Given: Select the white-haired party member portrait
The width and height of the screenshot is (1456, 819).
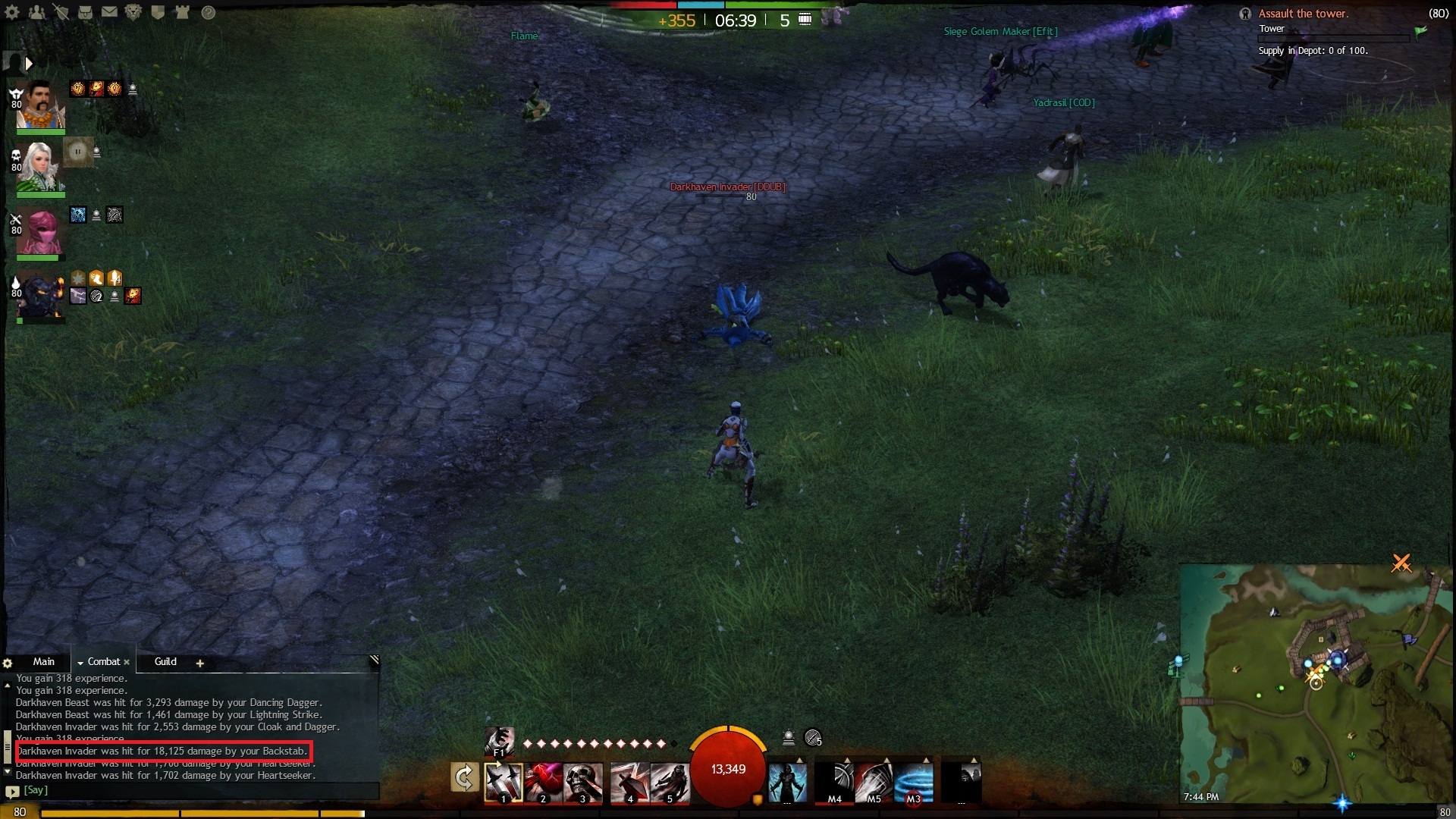Looking at the screenshot, I should pyautogui.click(x=41, y=167).
